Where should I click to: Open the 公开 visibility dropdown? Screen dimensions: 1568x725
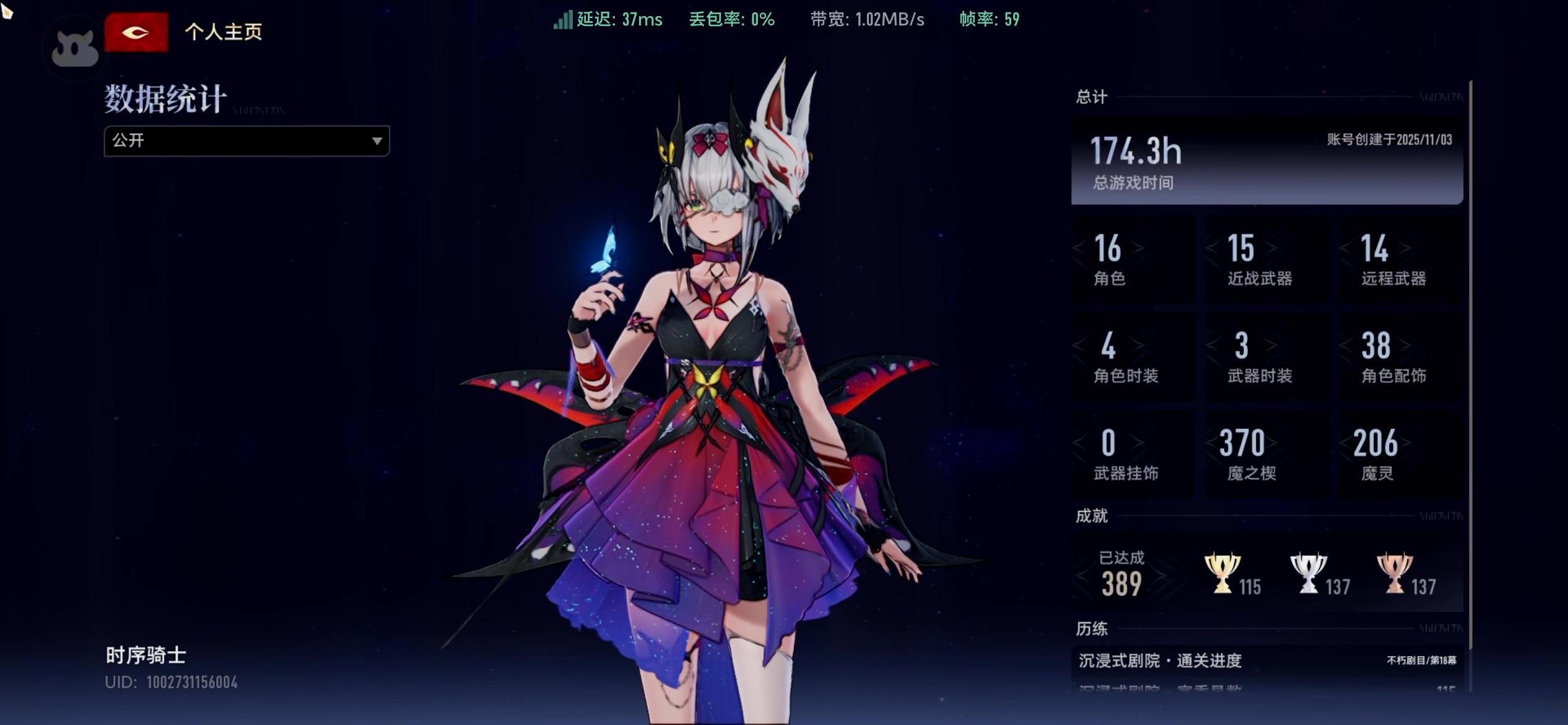coord(246,141)
